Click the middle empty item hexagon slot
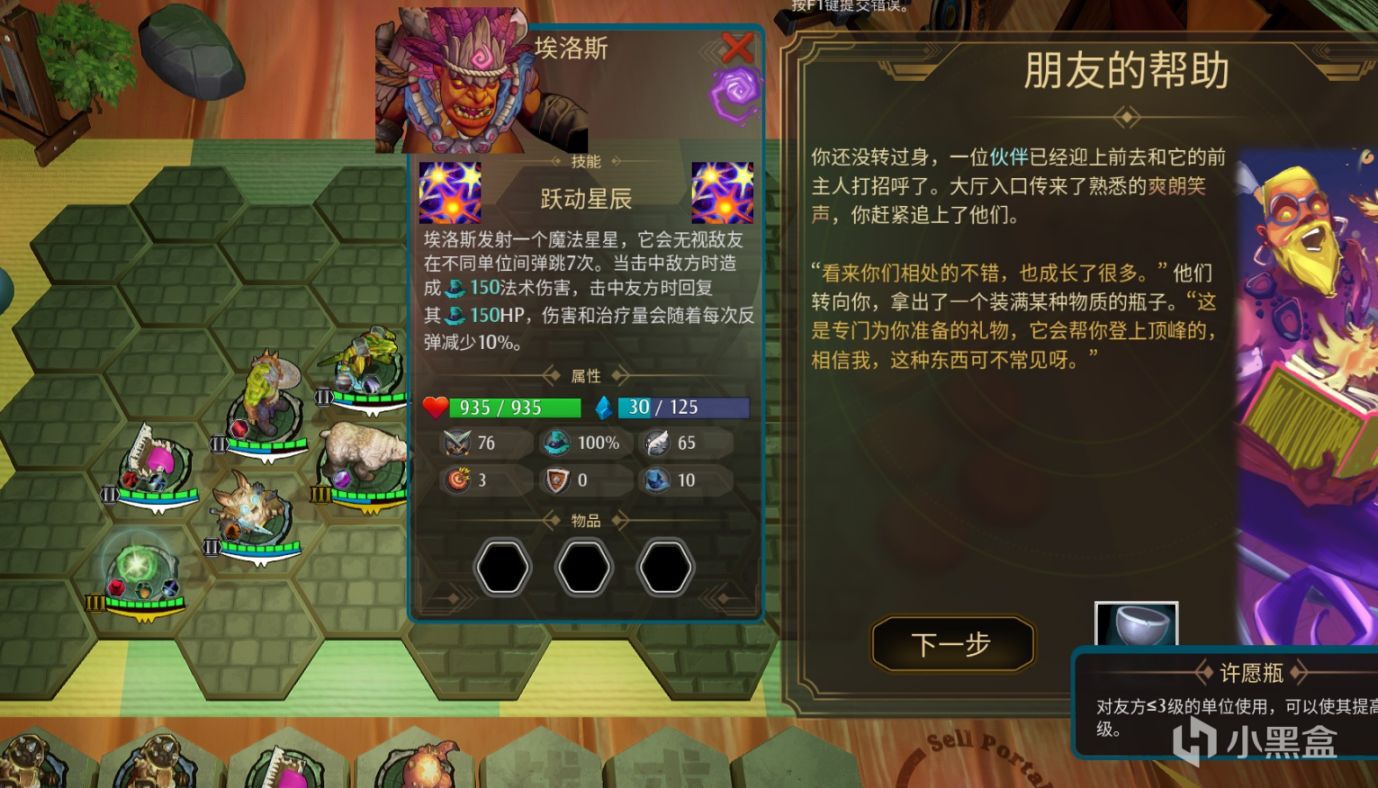Viewport: 1378px width, 788px height. point(583,565)
